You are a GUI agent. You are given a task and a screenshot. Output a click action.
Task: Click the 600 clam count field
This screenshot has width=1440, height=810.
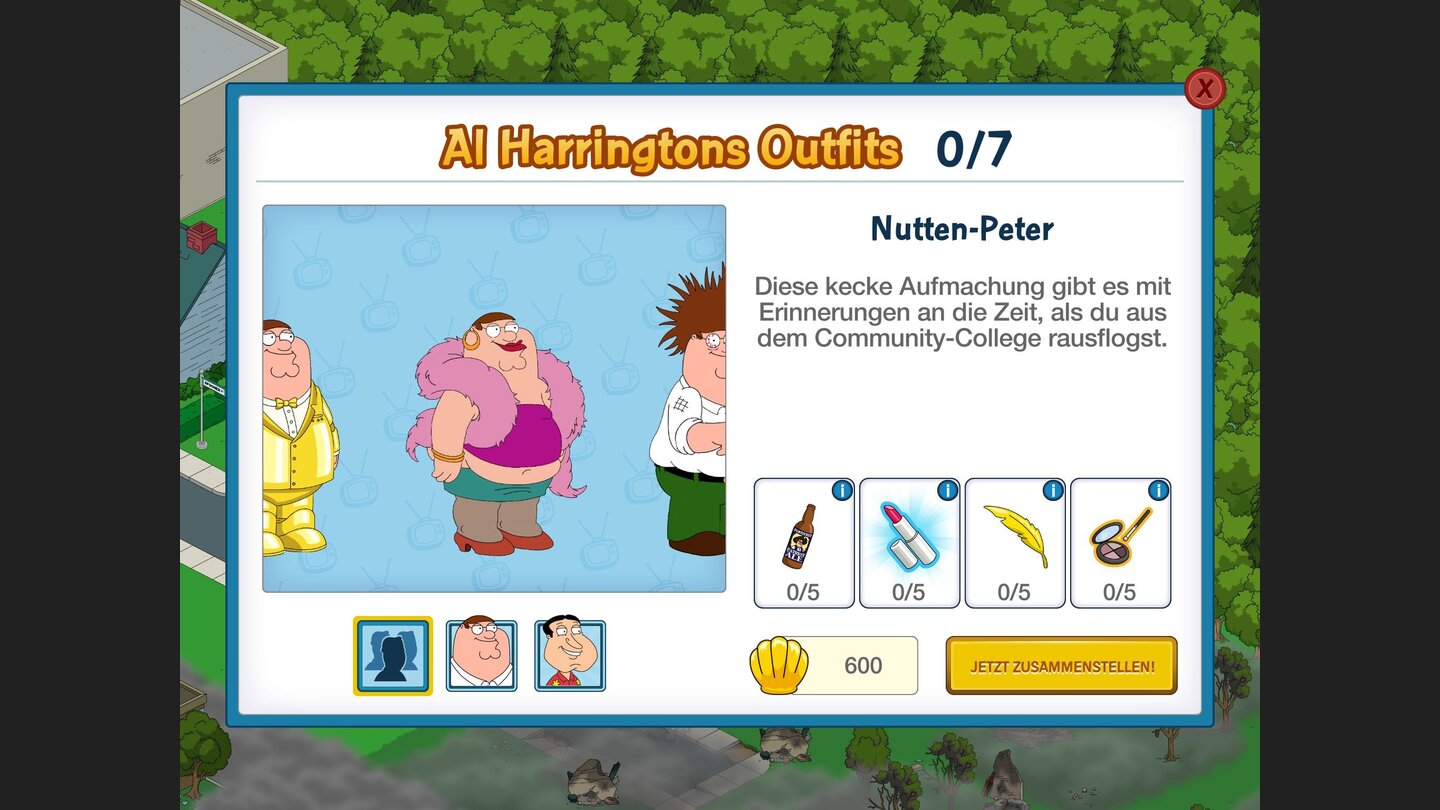pyautogui.click(x=868, y=664)
